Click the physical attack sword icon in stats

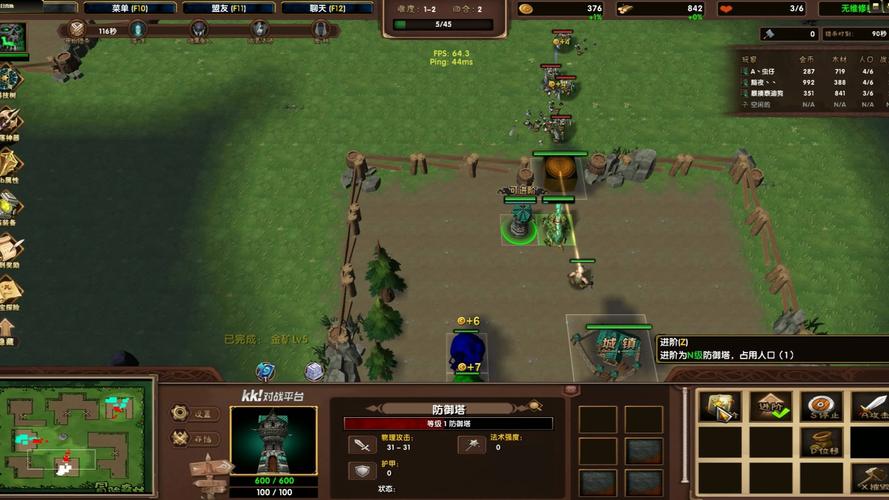[361, 444]
